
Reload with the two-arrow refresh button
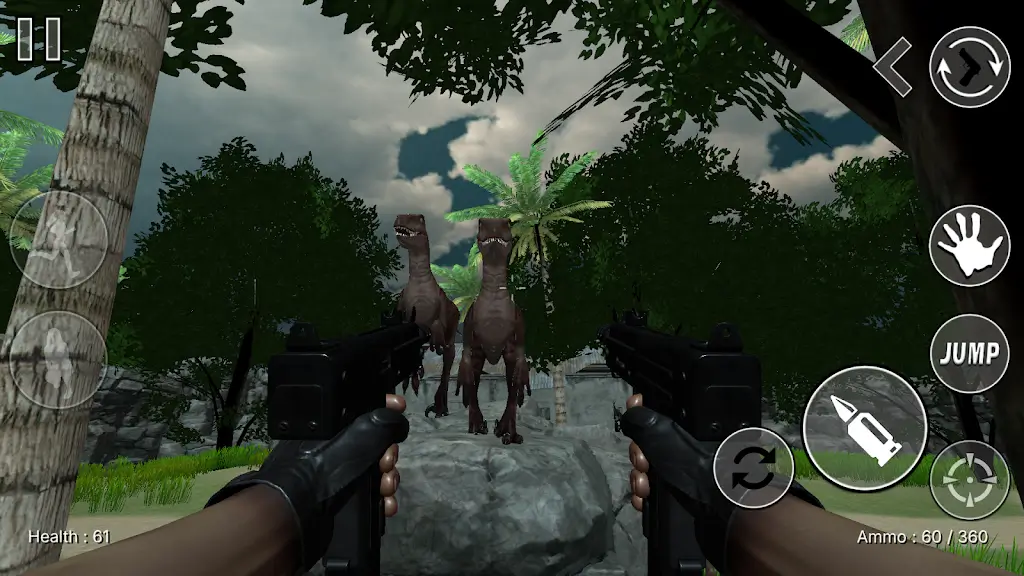point(753,467)
